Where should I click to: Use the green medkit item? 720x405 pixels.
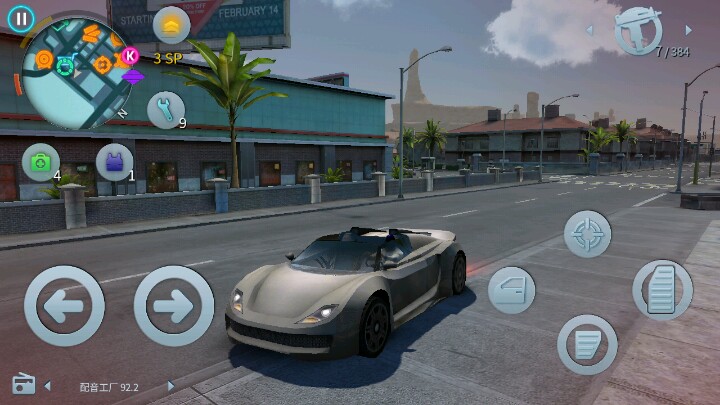(x=41, y=162)
